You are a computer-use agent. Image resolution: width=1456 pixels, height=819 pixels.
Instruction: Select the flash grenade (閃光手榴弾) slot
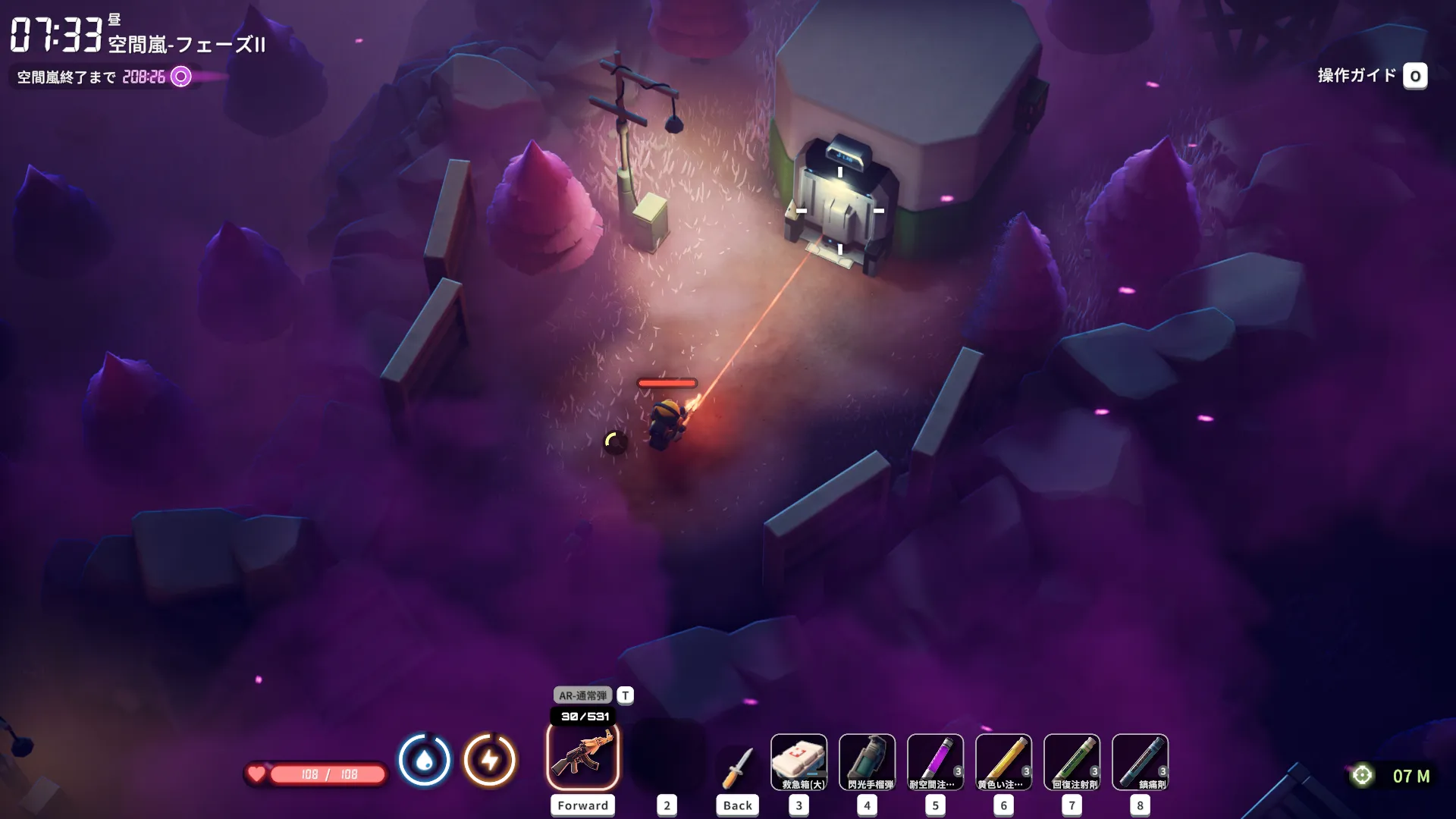point(867,762)
